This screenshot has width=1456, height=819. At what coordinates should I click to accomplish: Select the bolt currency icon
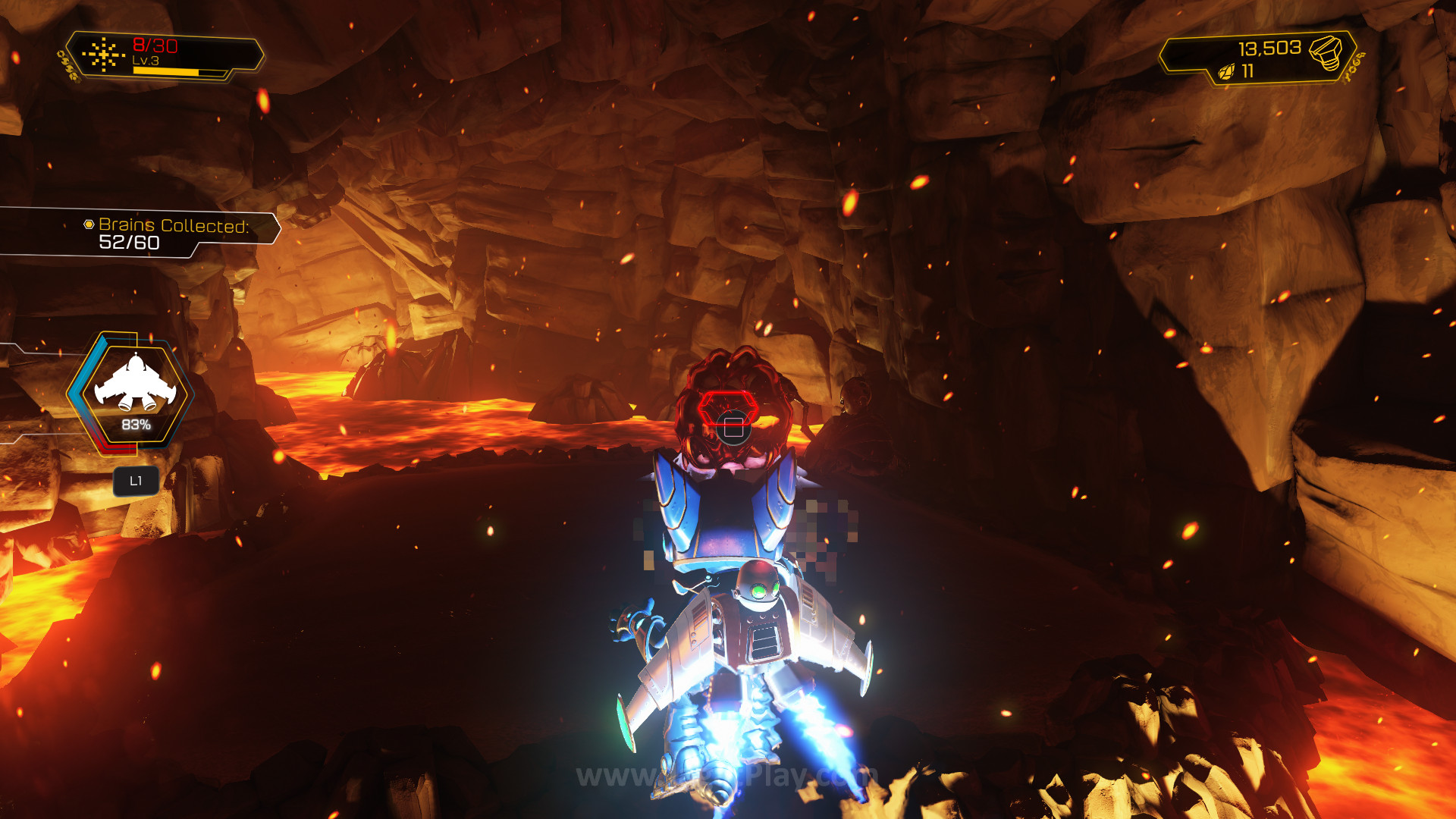[x=1324, y=53]
